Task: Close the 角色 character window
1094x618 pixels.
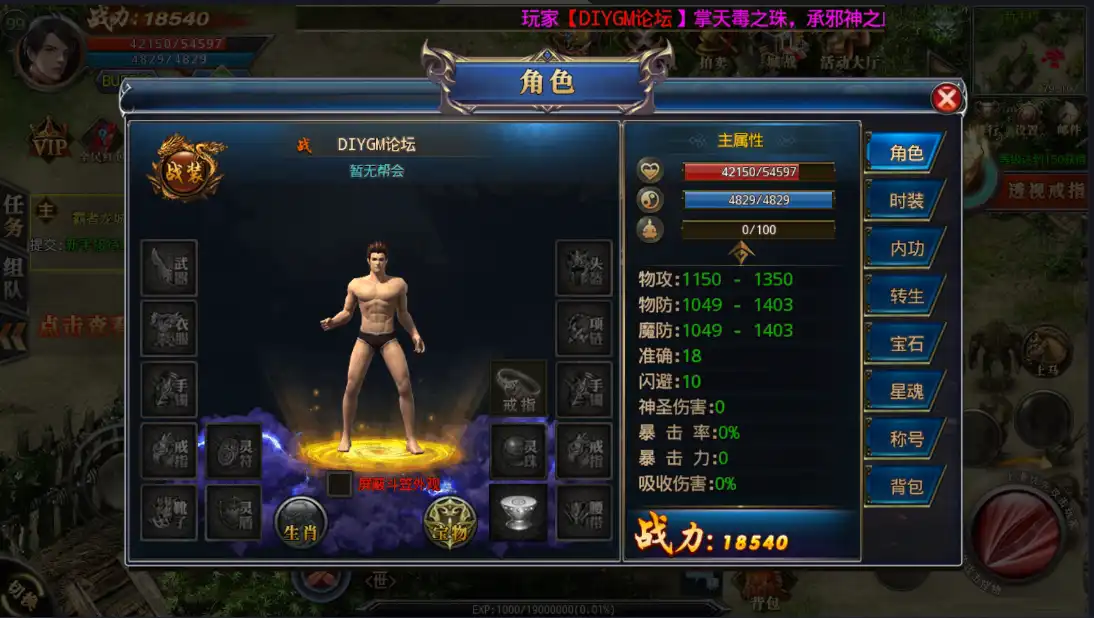Action: click(946, 98)
